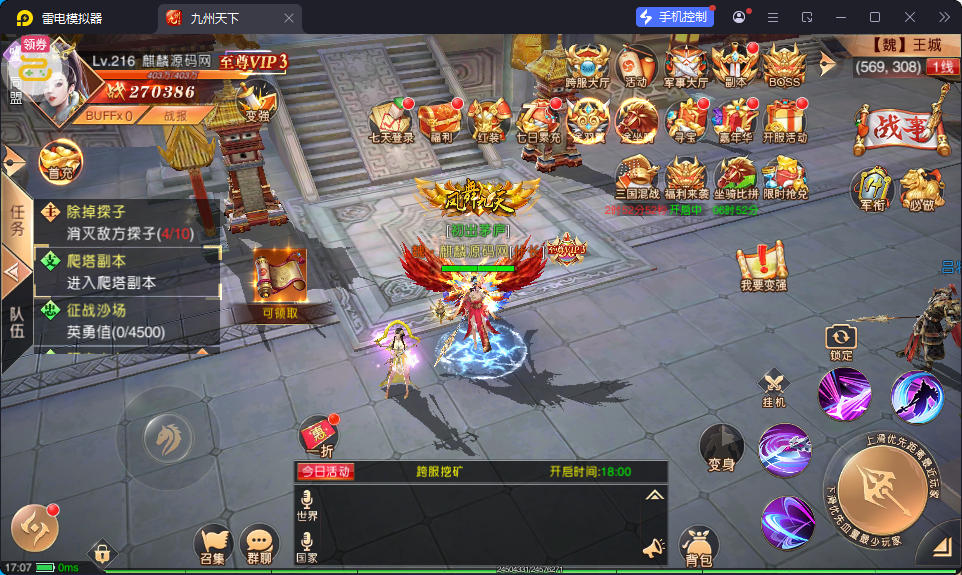962x575 pixels.
Task: Open the 背包 bag icon
Action: point(699,545)
